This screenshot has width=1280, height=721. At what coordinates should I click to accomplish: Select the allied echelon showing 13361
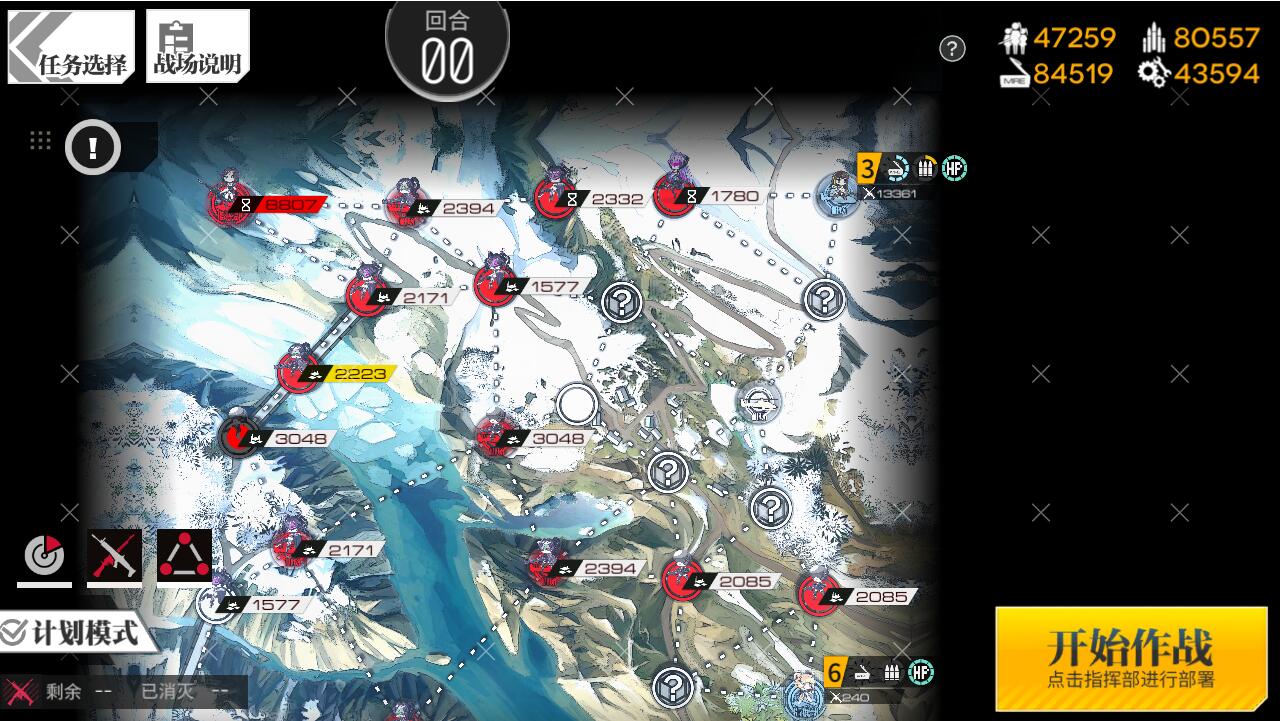[836, 194]
